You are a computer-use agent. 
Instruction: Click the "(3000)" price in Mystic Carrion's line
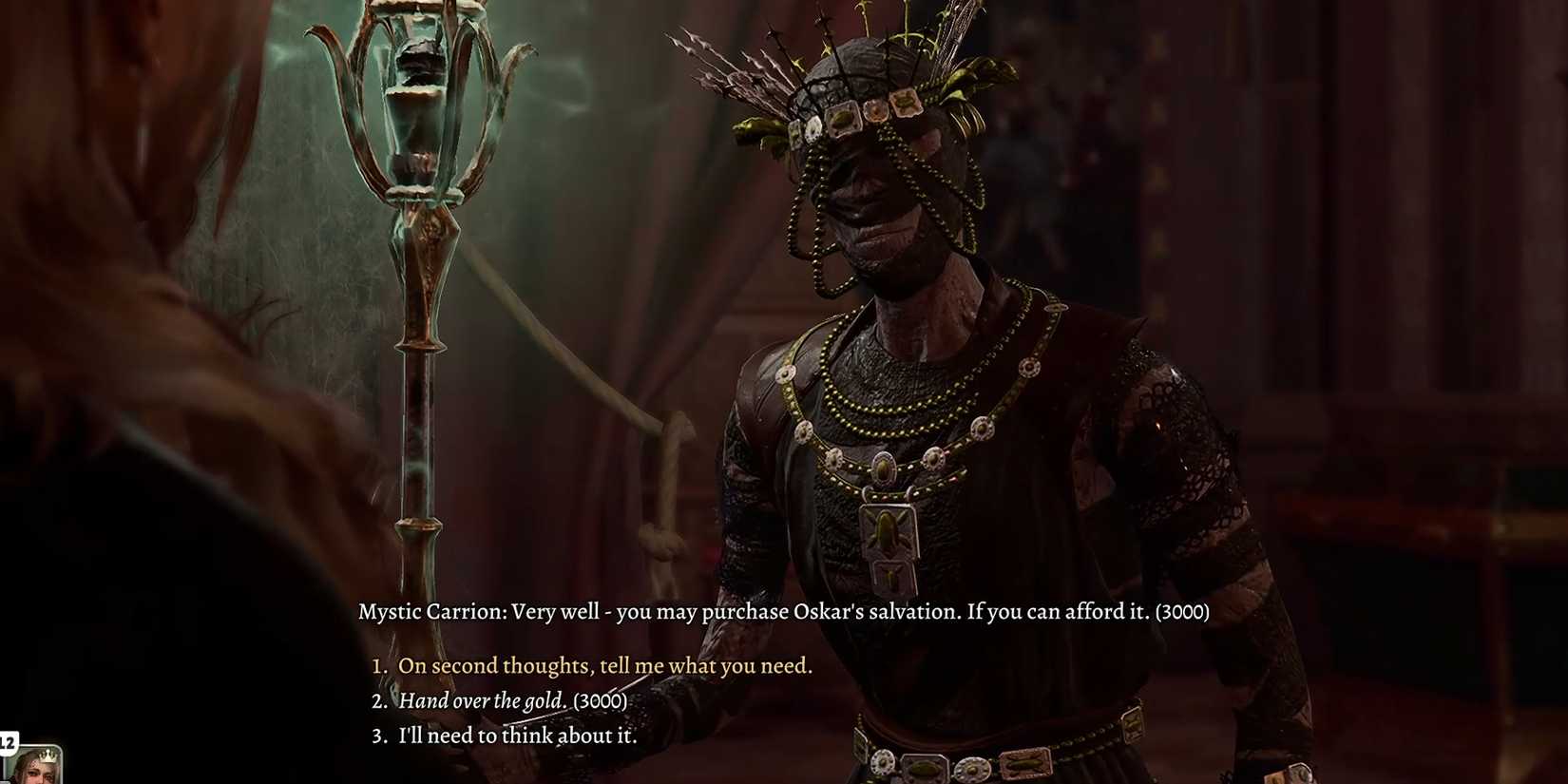point(1181,612)
